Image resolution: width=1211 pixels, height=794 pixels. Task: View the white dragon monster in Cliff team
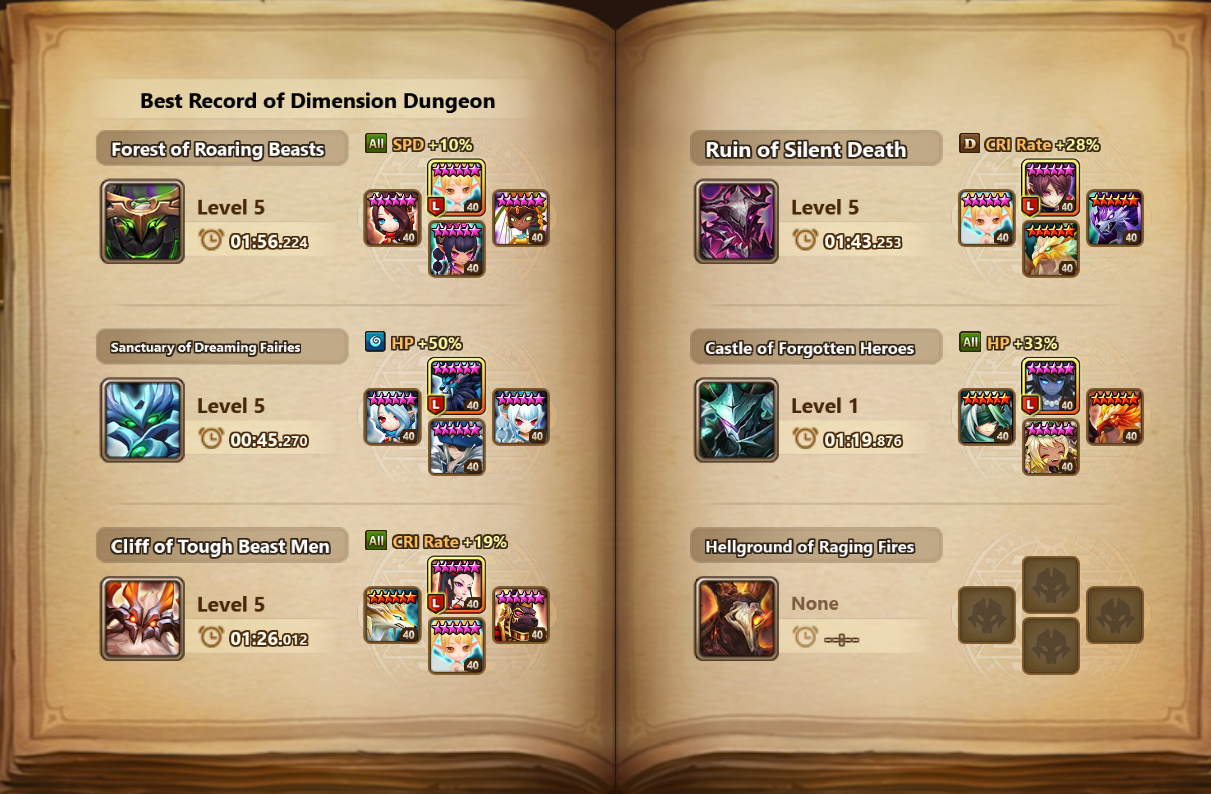393,615
